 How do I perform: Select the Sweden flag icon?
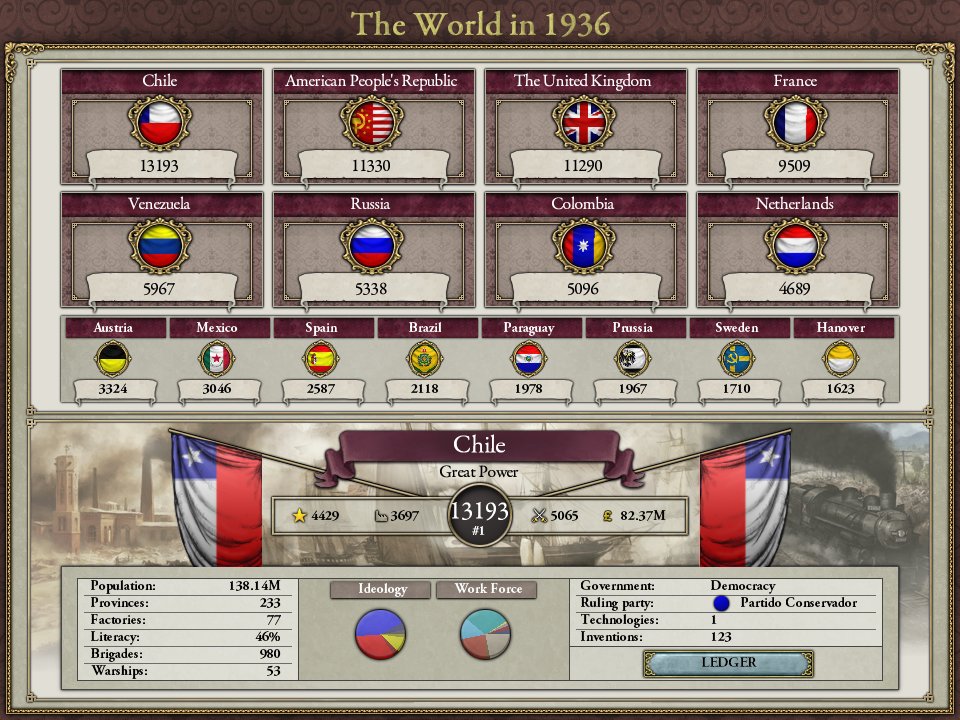[736, 358]
